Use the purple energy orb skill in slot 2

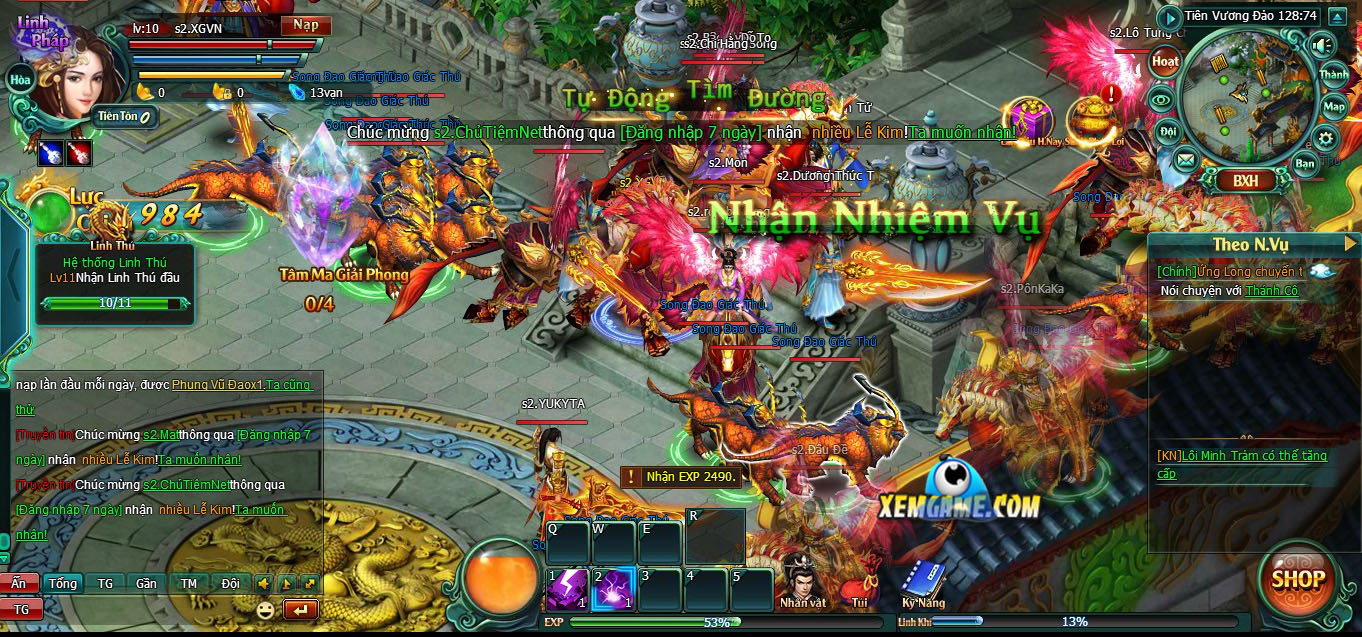[x=611, y=589]
